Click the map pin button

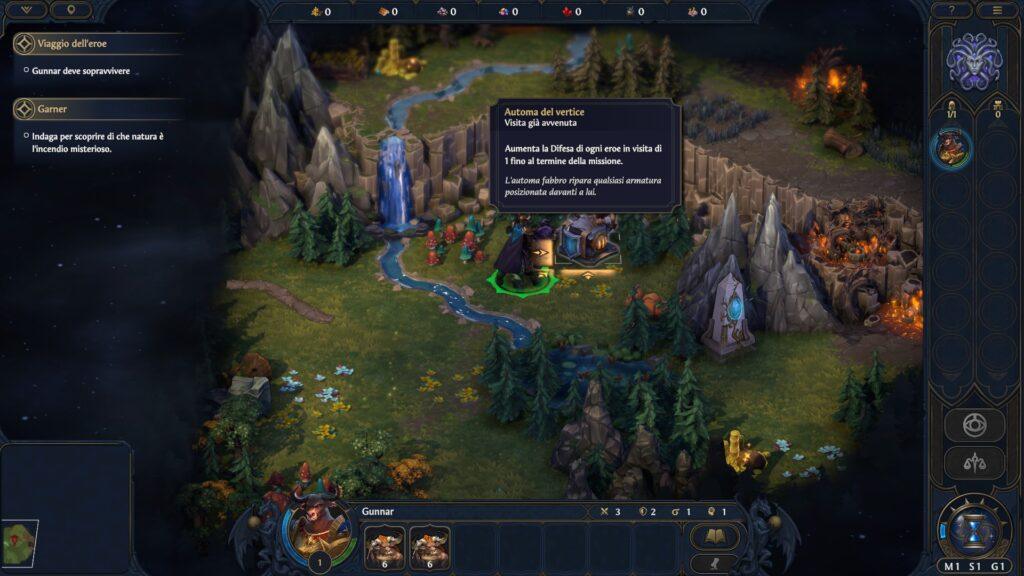click(x=71, y=10)
